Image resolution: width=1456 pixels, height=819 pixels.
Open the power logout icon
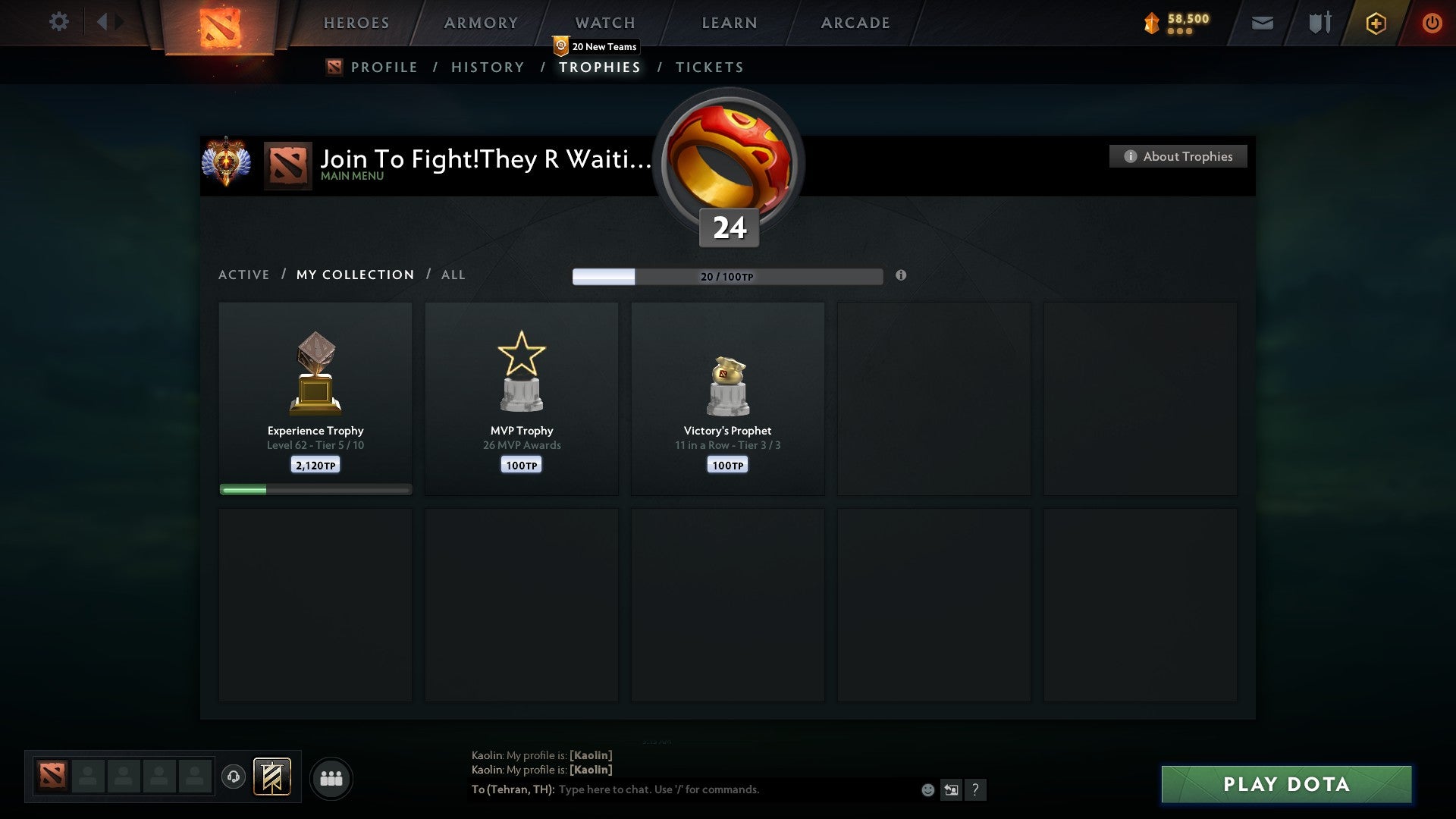[x=1433, y=23]
